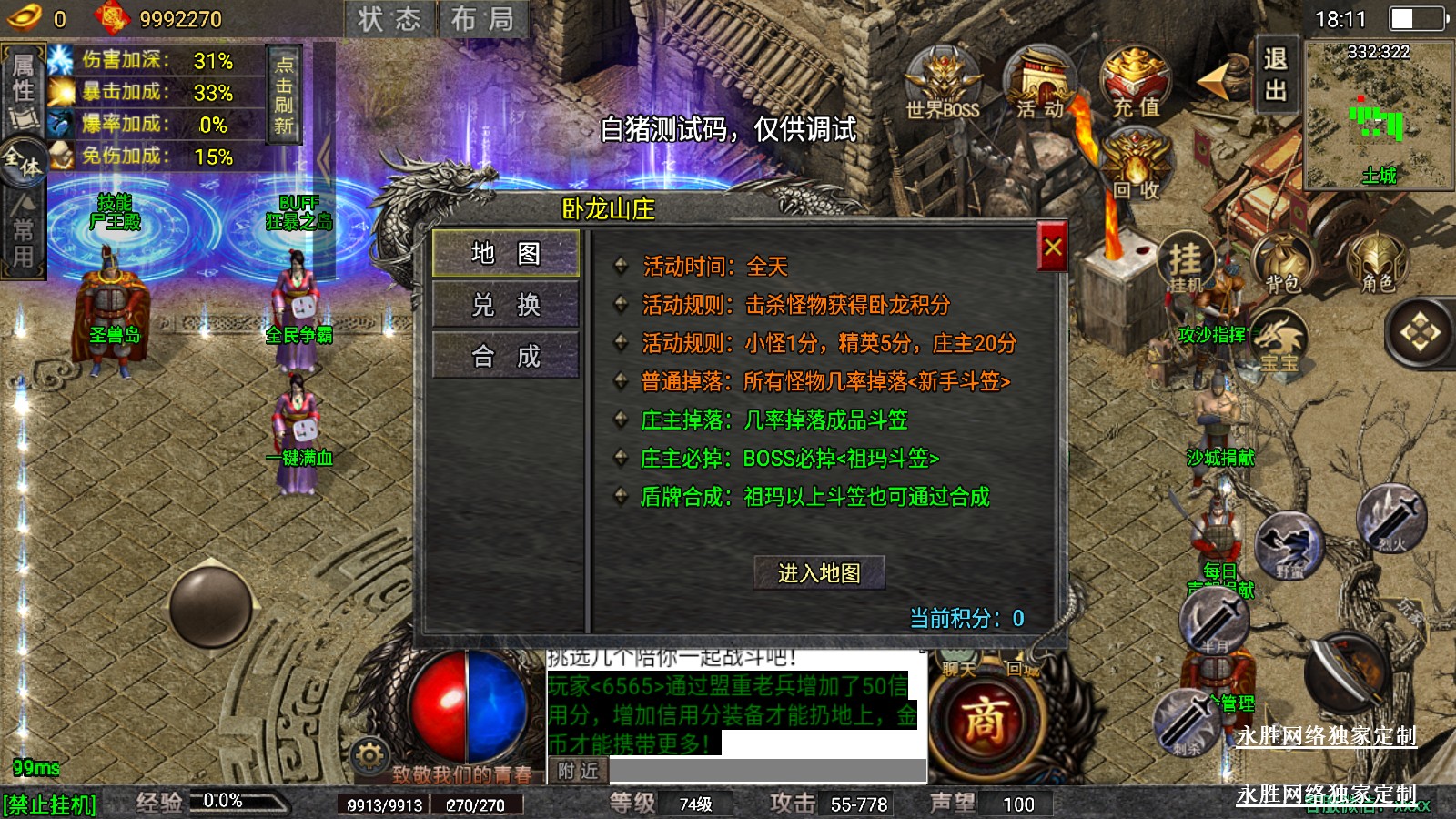
Task: Activate the 烈火 sword skill
Action: tap(1391, 519)
